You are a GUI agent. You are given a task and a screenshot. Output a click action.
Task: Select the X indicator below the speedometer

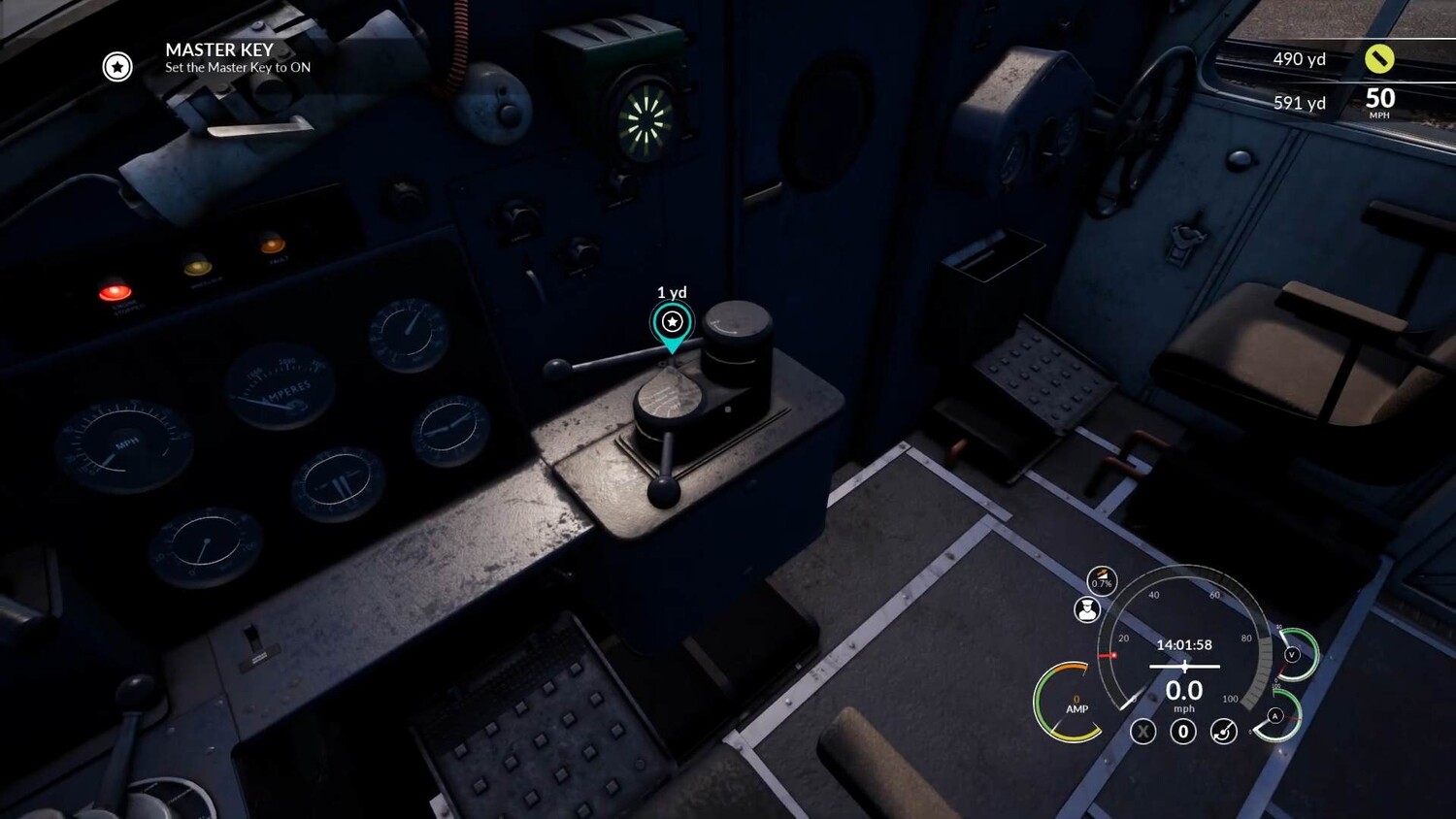(1143, 732)
